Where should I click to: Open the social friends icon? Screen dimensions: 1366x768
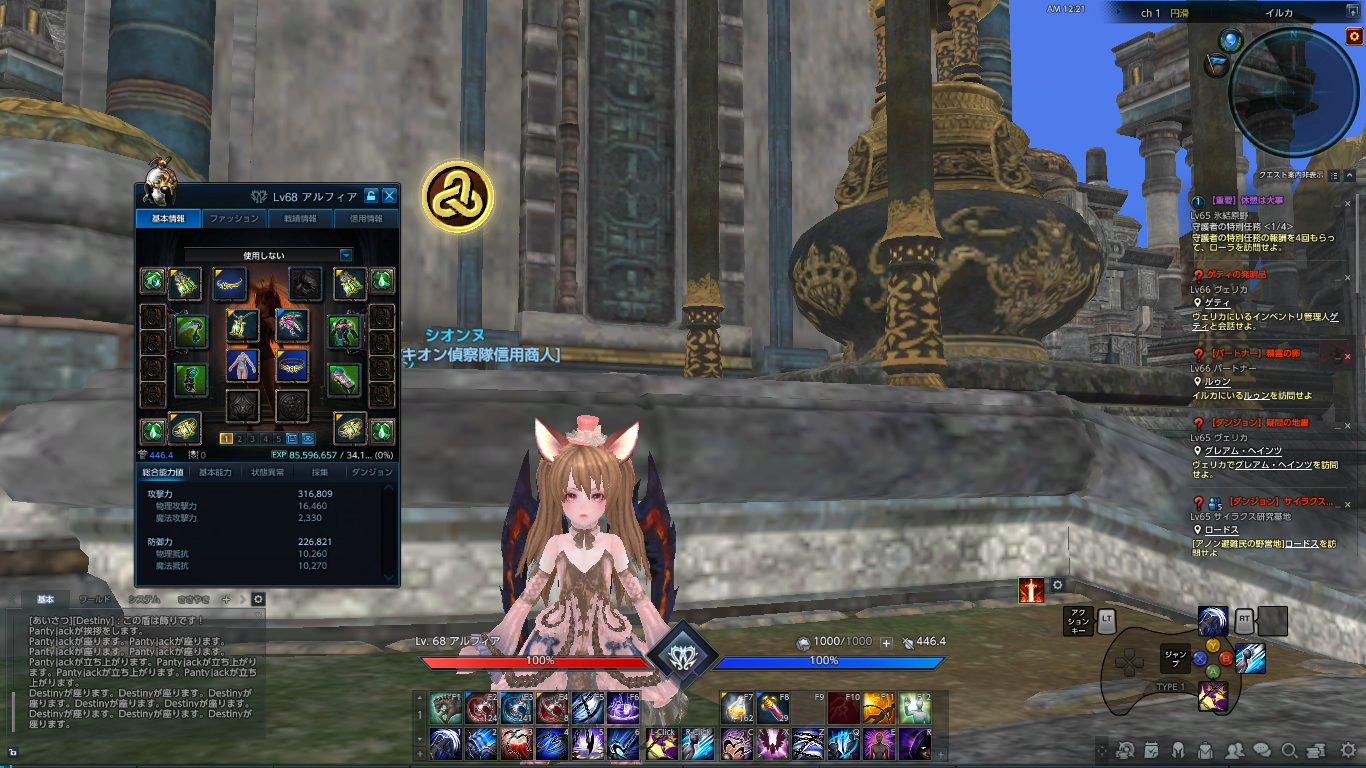[1234, 750]
